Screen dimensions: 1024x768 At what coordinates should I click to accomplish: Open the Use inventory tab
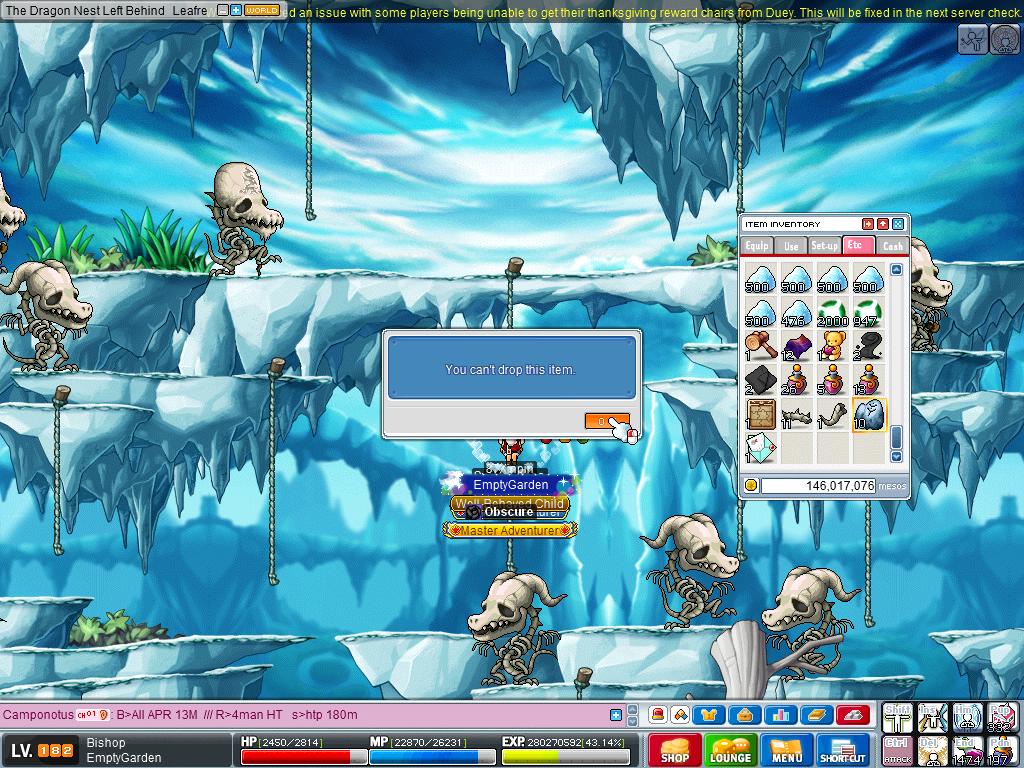point(791,245)
